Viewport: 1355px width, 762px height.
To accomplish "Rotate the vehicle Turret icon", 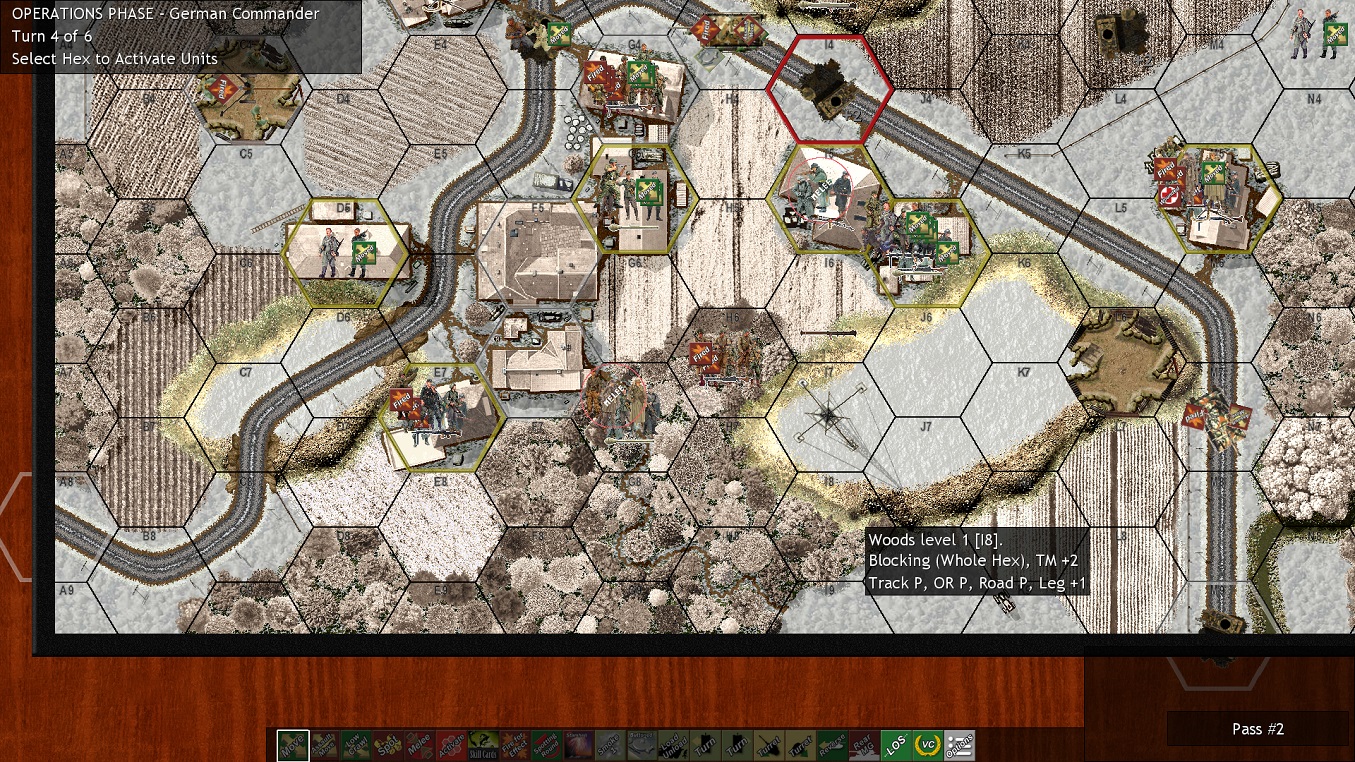I will 769,745.
